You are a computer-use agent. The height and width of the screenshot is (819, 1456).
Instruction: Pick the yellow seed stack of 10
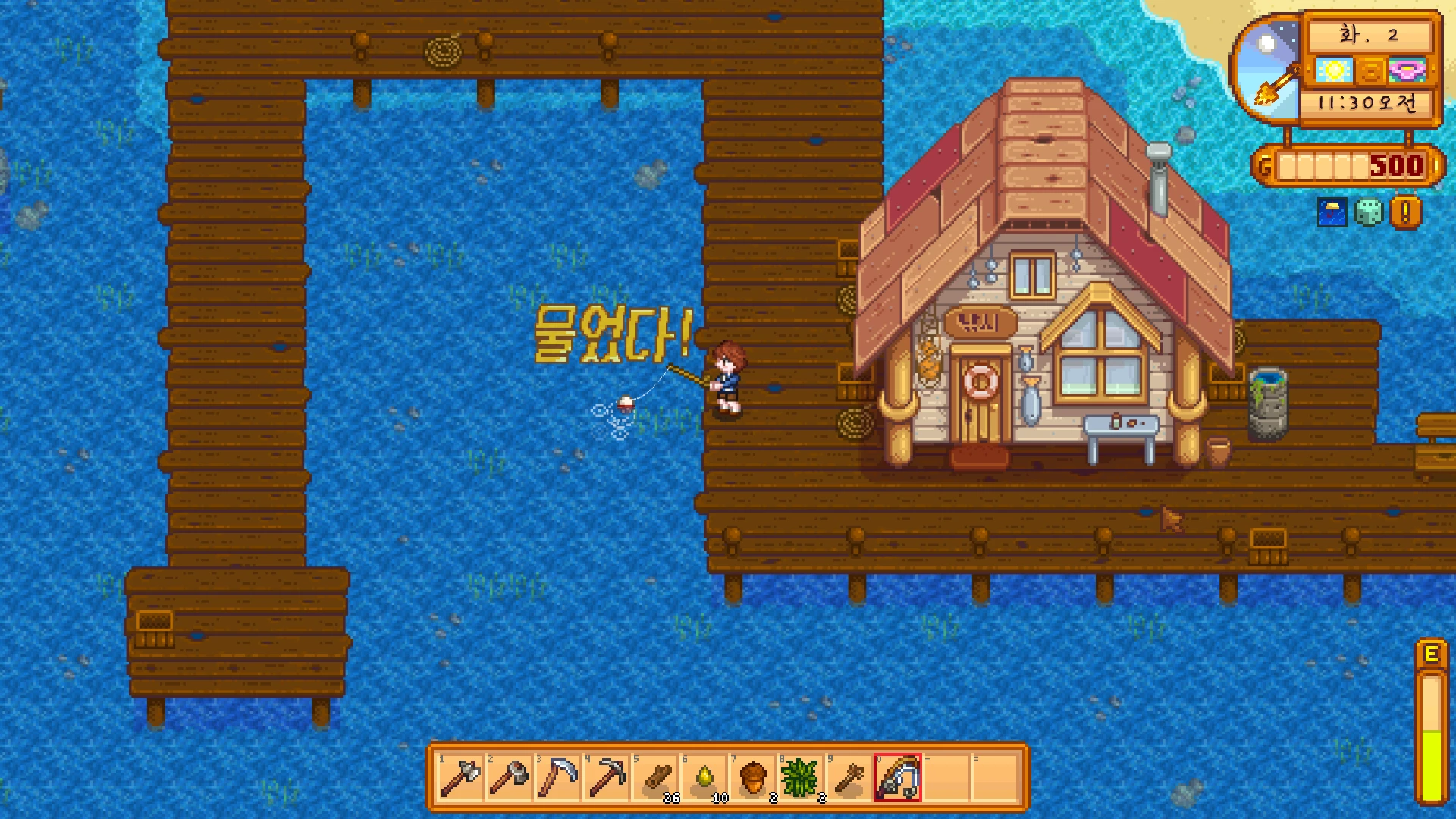click(x=704, y=777)
